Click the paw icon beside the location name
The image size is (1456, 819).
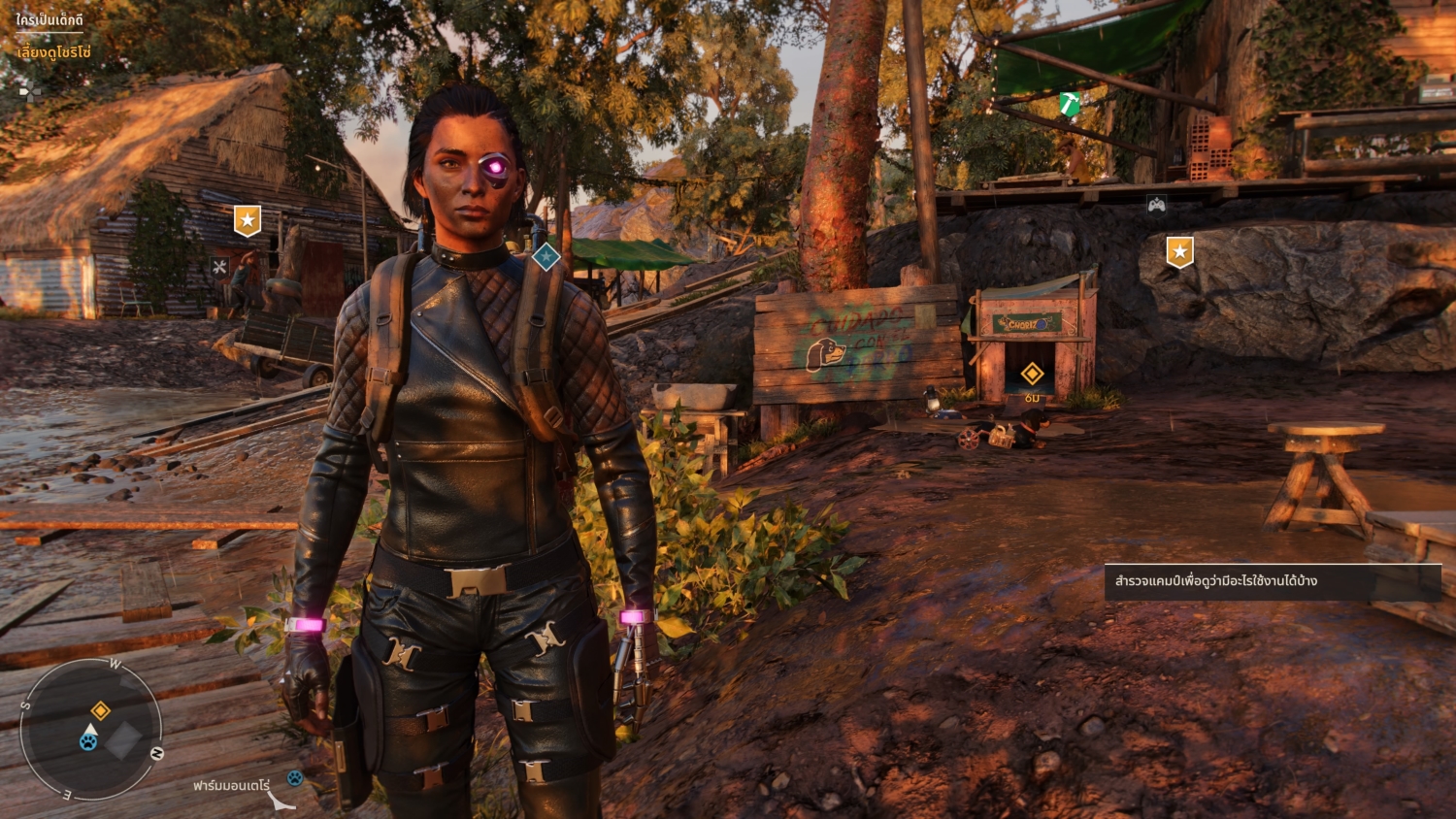pyautogui.click(x=294, y=778)
